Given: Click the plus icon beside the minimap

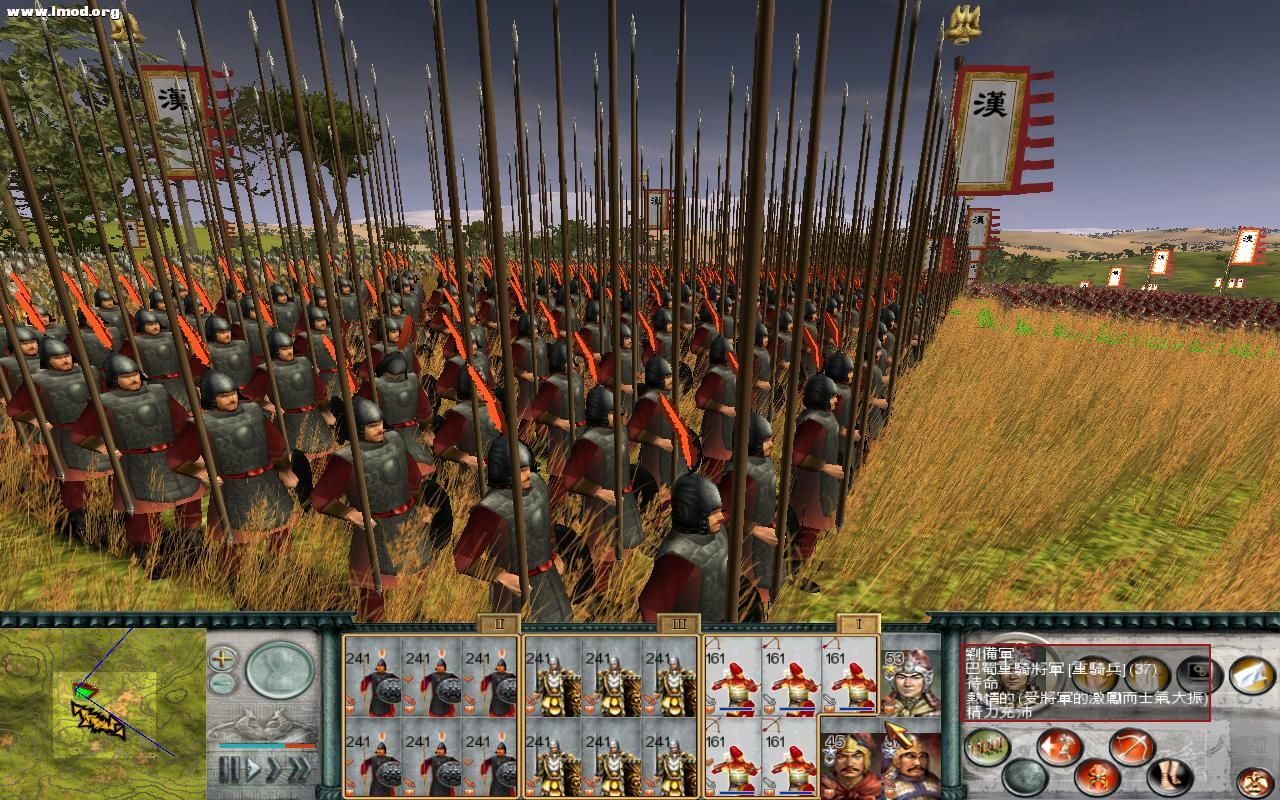Looking at the screenshot, I should pyautogui.click(x=221, y=658).
